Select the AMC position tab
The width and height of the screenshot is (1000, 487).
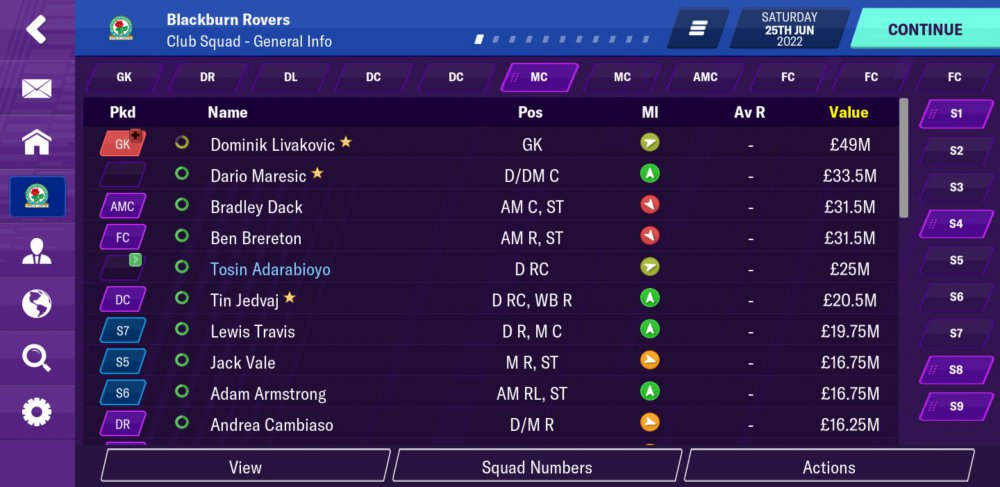(x=705, y=77)
